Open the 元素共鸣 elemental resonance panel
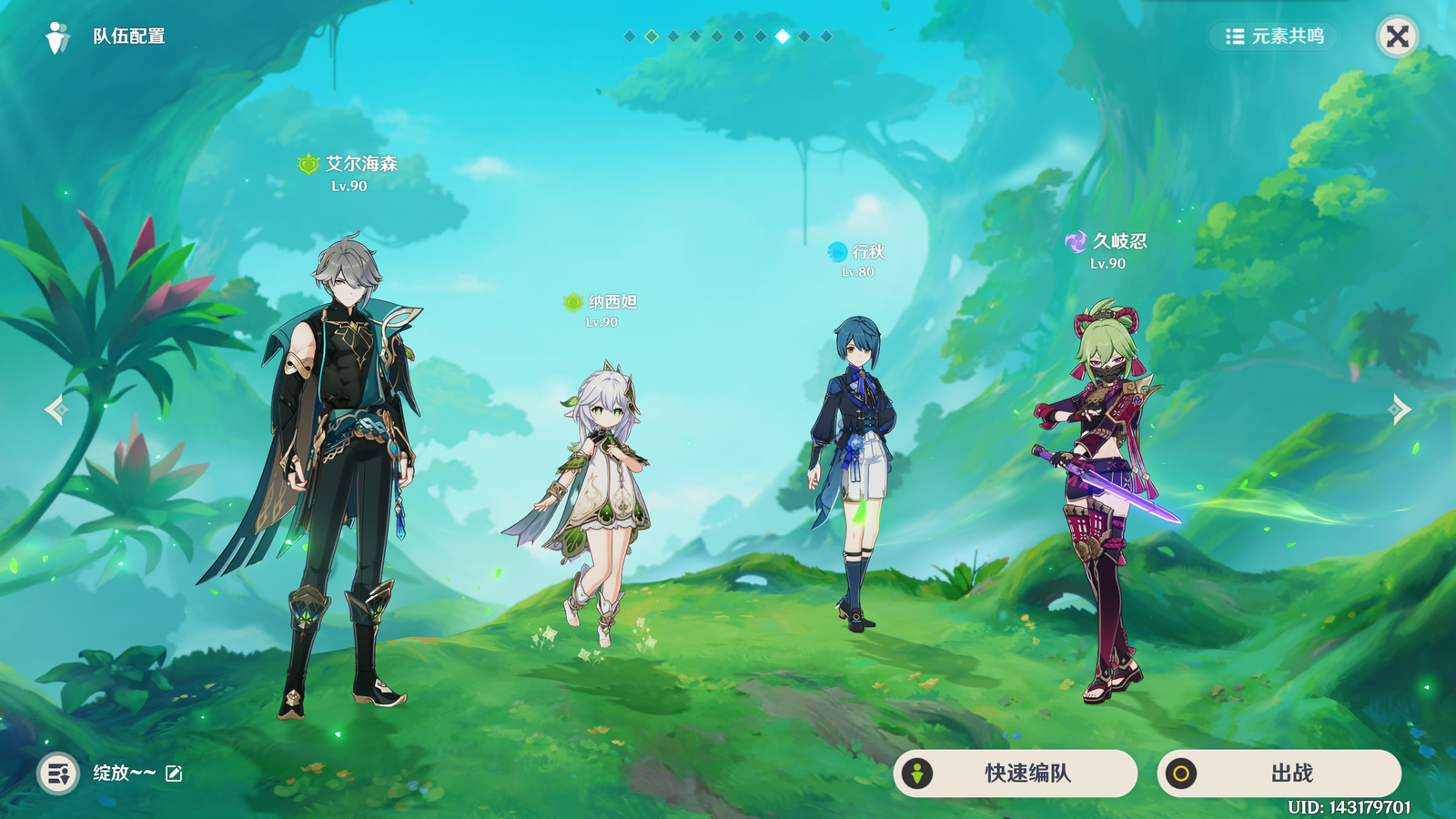This screenshot has width=1456, height=819. [1274, 36]
